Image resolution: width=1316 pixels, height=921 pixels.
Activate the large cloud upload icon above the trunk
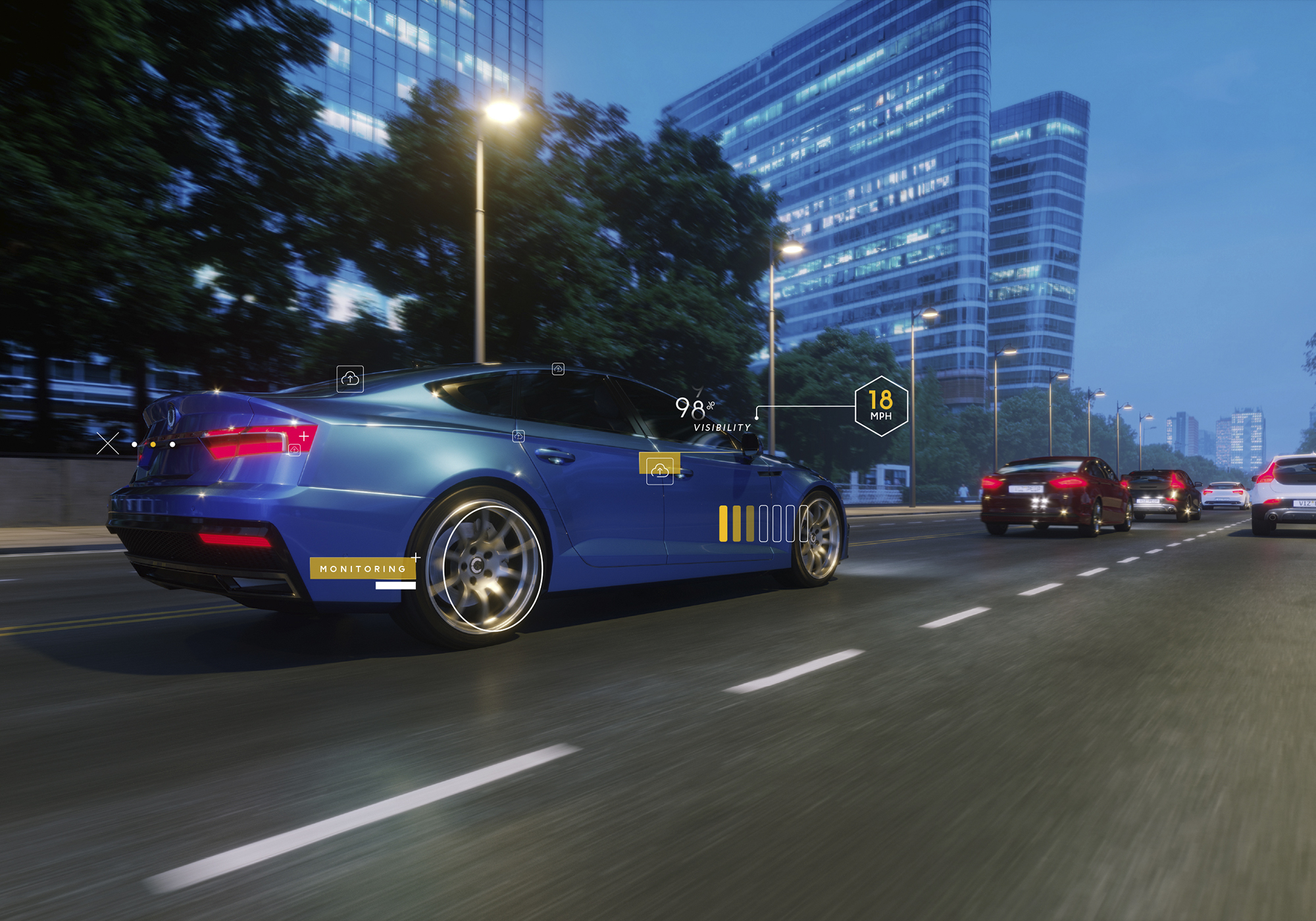(350, 379)
